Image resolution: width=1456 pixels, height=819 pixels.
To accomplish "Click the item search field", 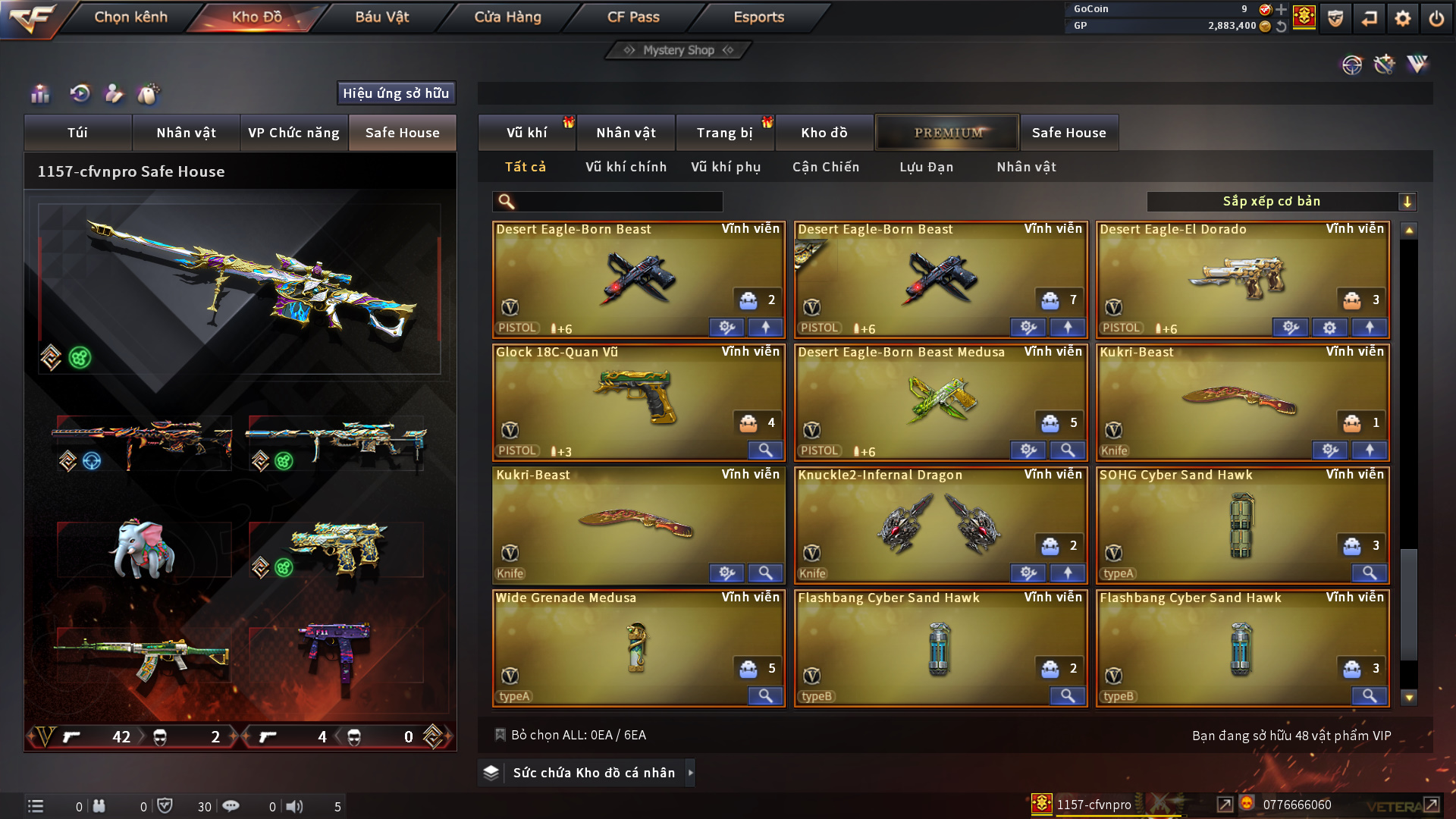I will [x=618, y=202].
